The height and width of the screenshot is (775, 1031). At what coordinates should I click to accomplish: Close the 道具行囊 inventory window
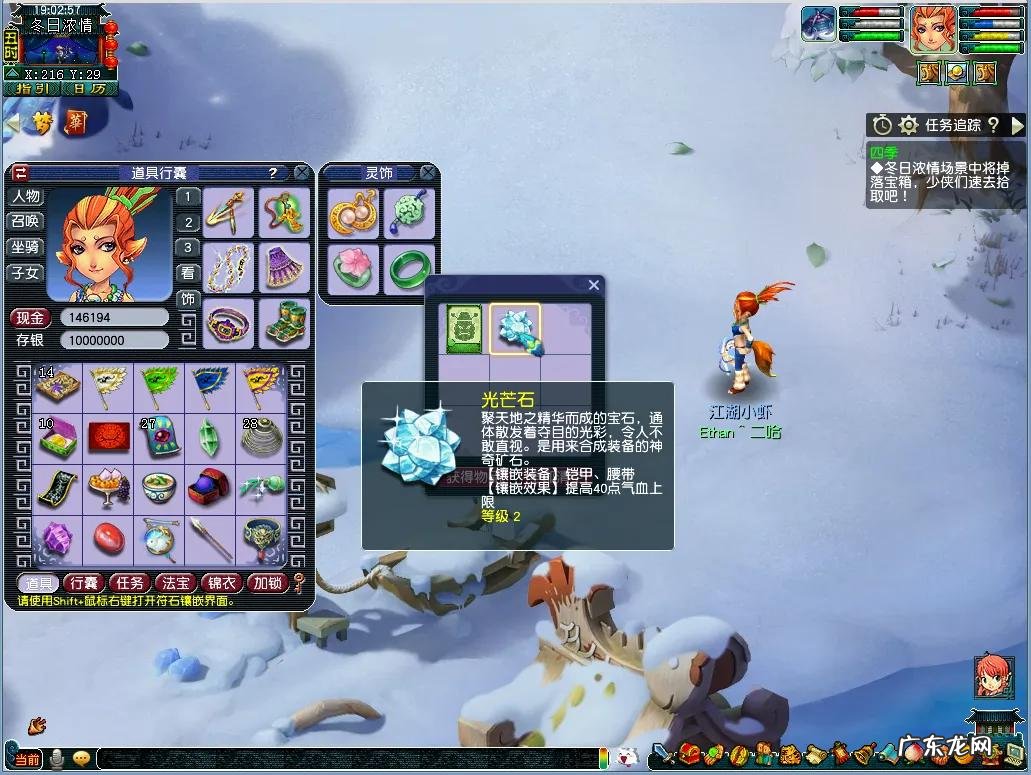point(302,173)
